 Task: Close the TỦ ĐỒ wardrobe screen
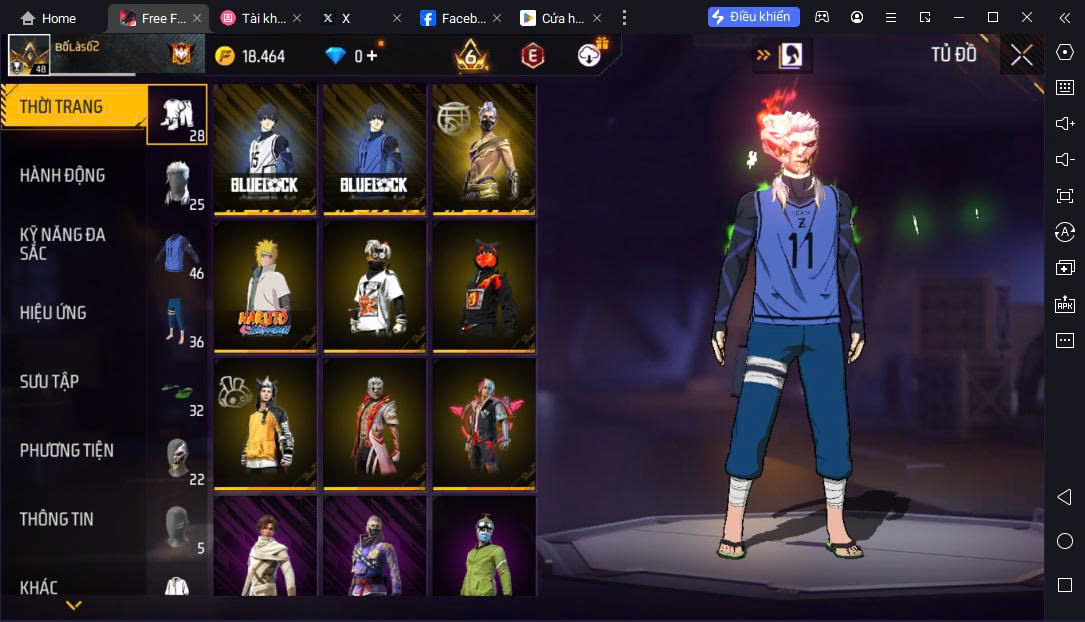(x=1021, y=55)
